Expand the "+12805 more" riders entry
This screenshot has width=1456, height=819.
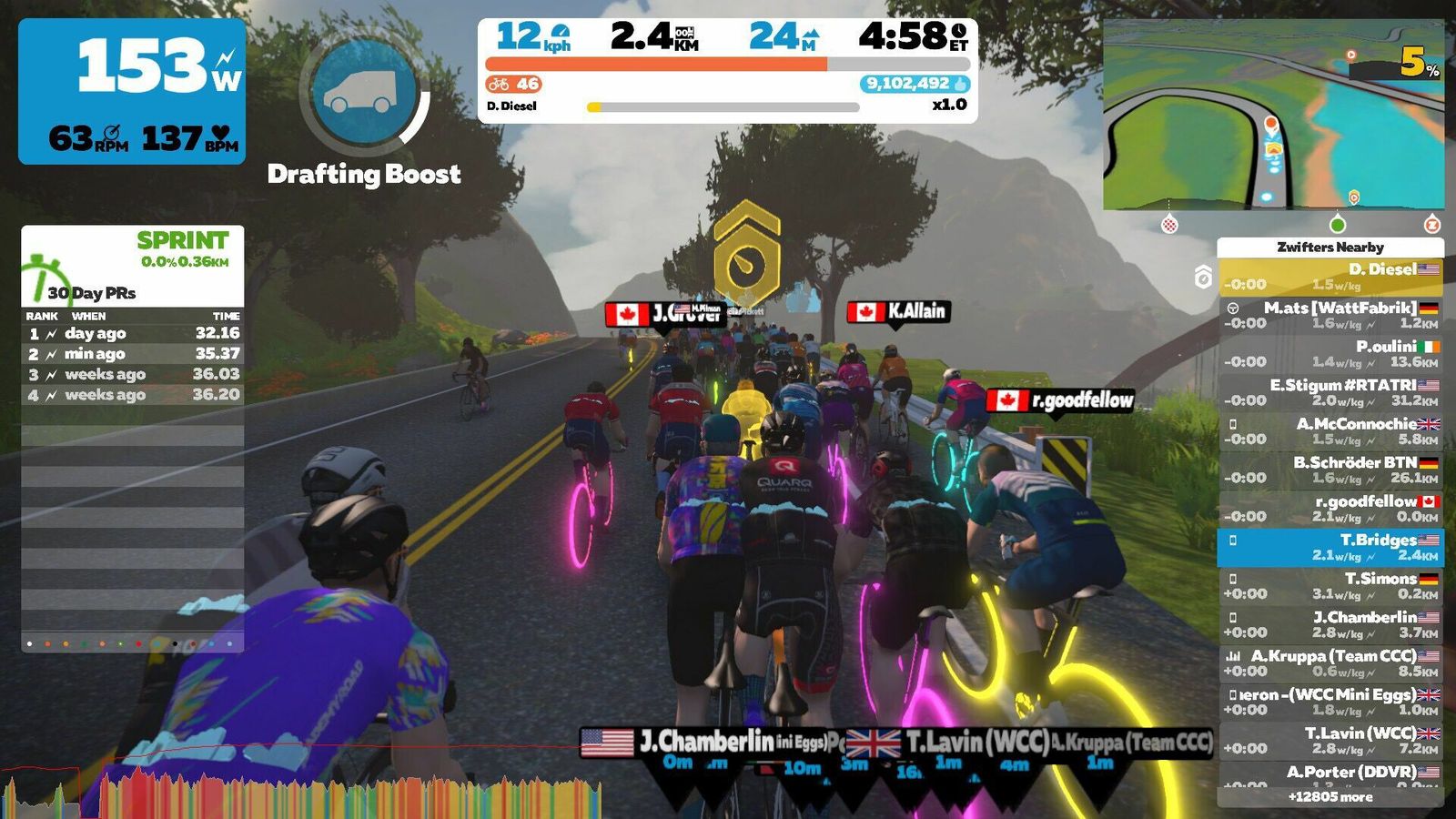(x=1330, y=797)
